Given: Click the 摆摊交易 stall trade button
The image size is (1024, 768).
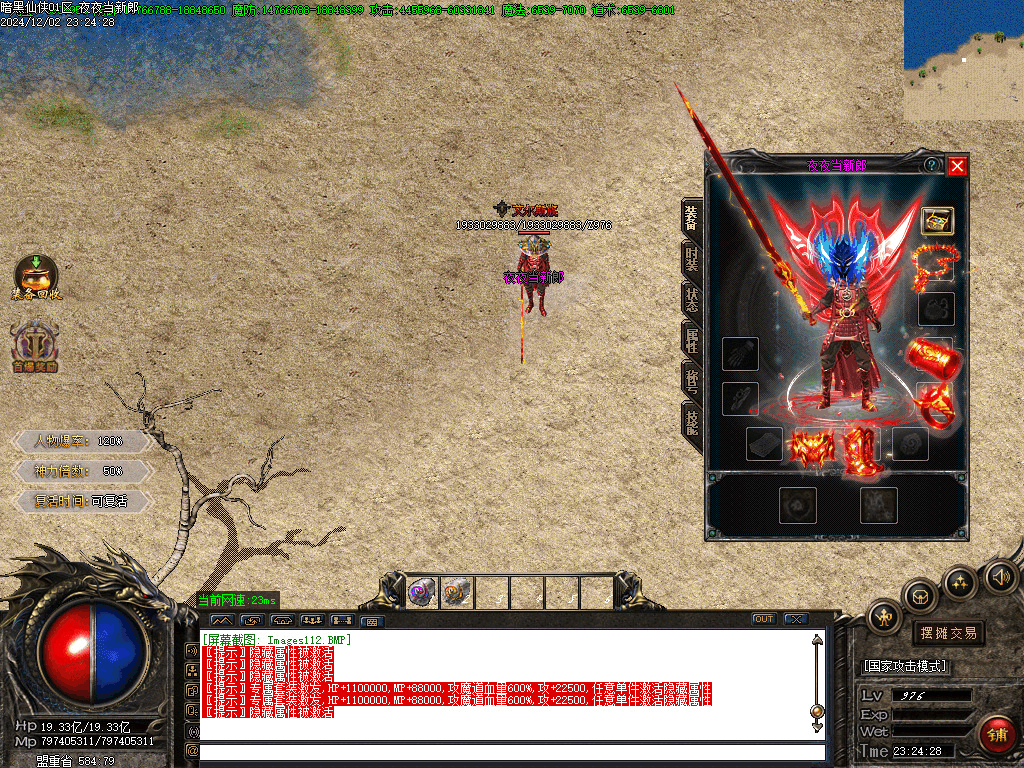Looking at the screenshot, I should pos(947,633).
